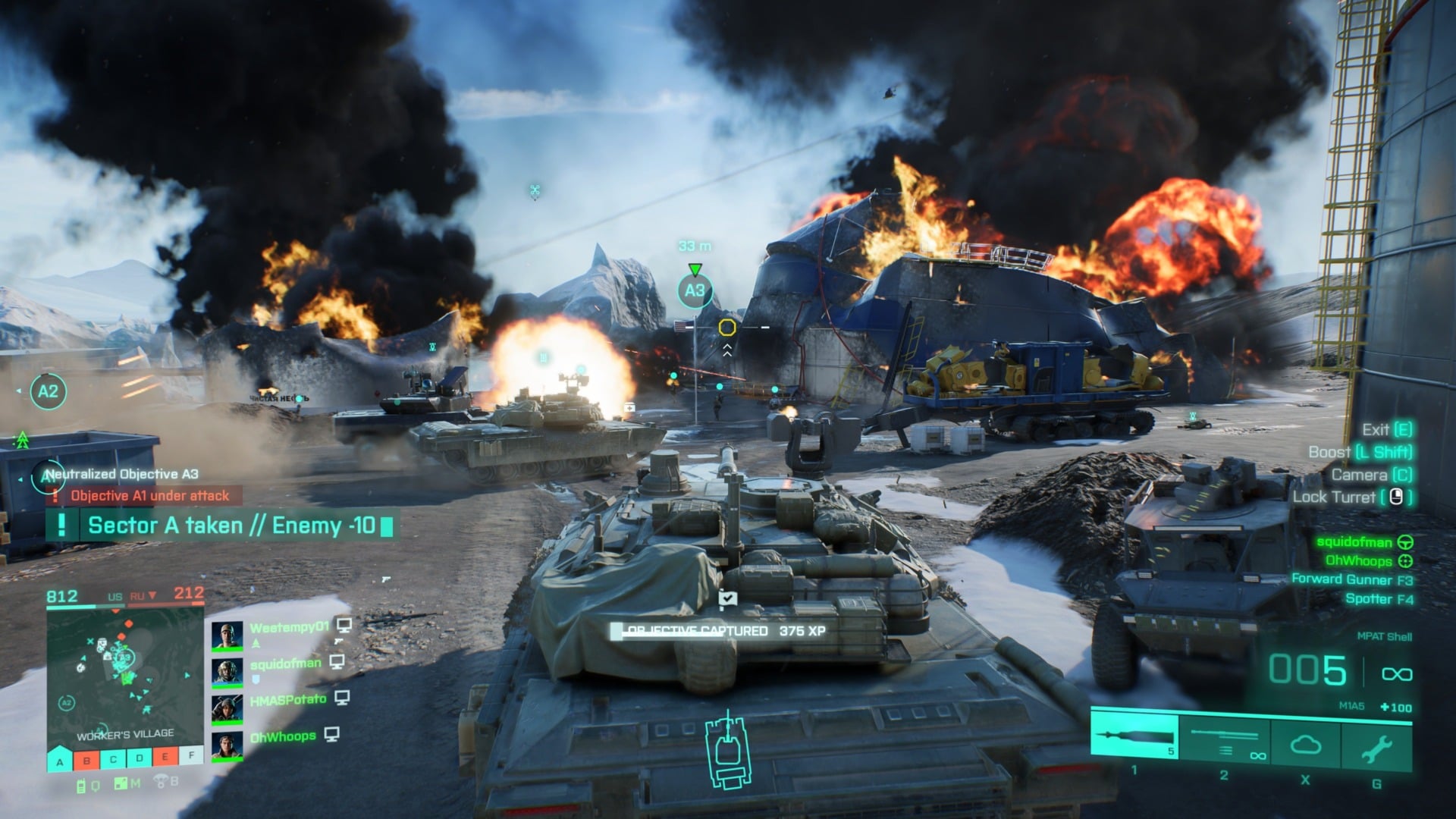Click the parachute deploy icon beside B
1456x819 pixels.
point(161,783)
